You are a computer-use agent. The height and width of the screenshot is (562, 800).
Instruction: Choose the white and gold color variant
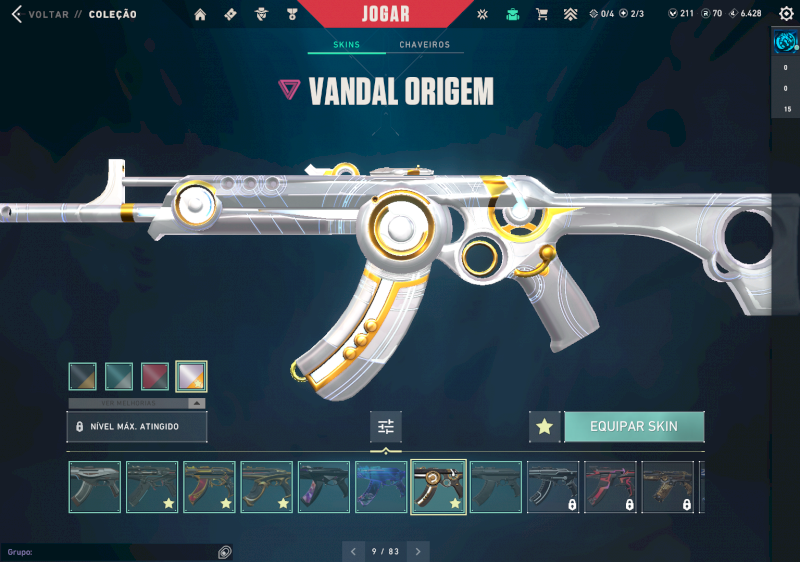[191, 376]
